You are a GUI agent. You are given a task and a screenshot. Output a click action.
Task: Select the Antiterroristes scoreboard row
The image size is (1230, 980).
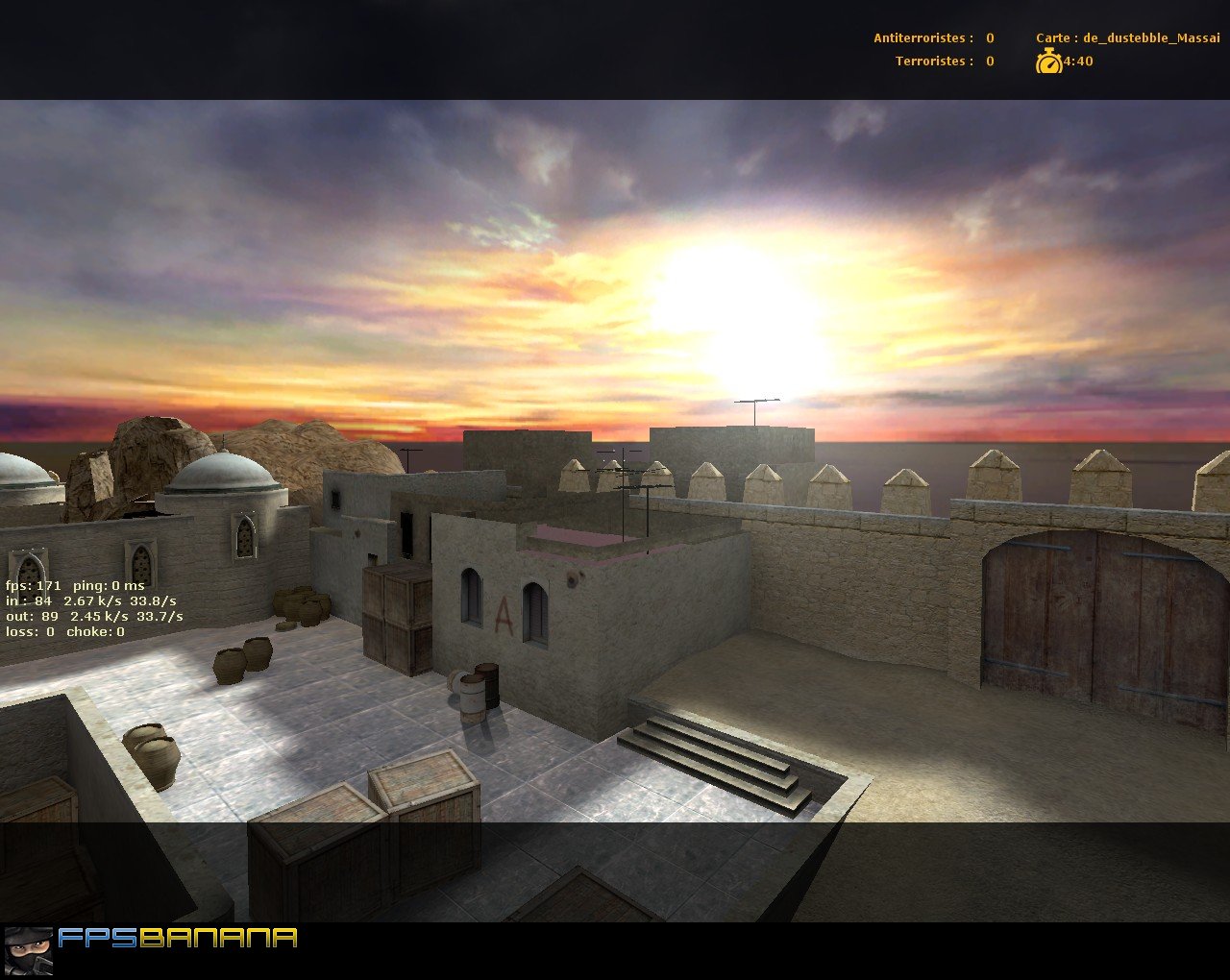[x=932, y=38]
